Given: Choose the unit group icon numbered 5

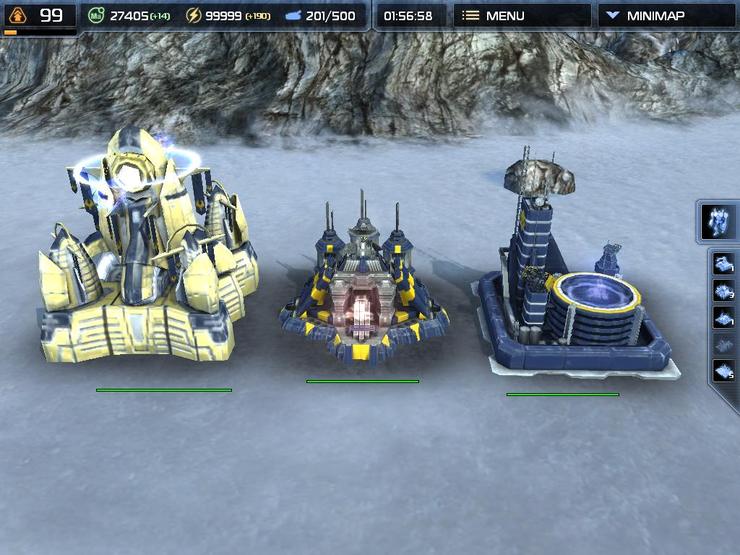Looking at the screenshot, I should pos(724,370).
